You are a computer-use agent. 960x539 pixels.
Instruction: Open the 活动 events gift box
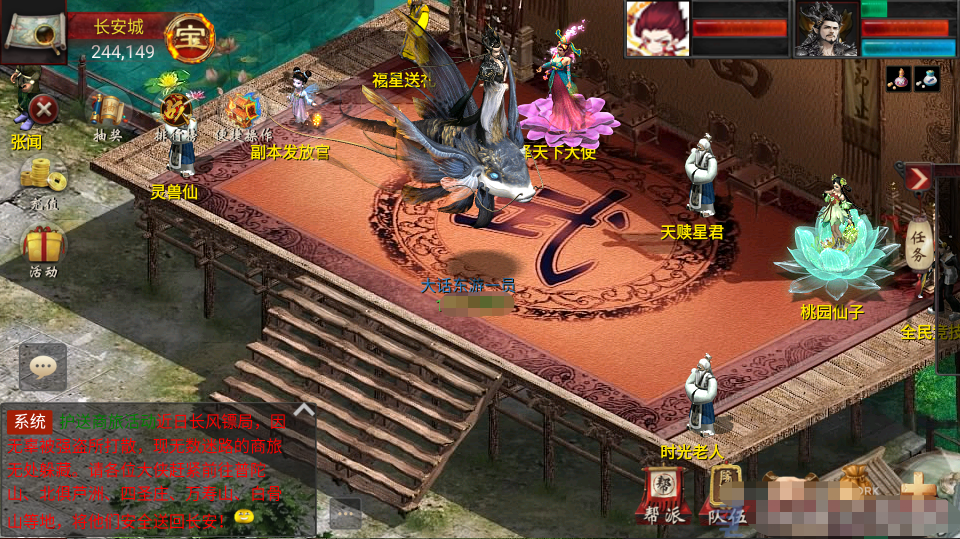[x=43, y=246]
